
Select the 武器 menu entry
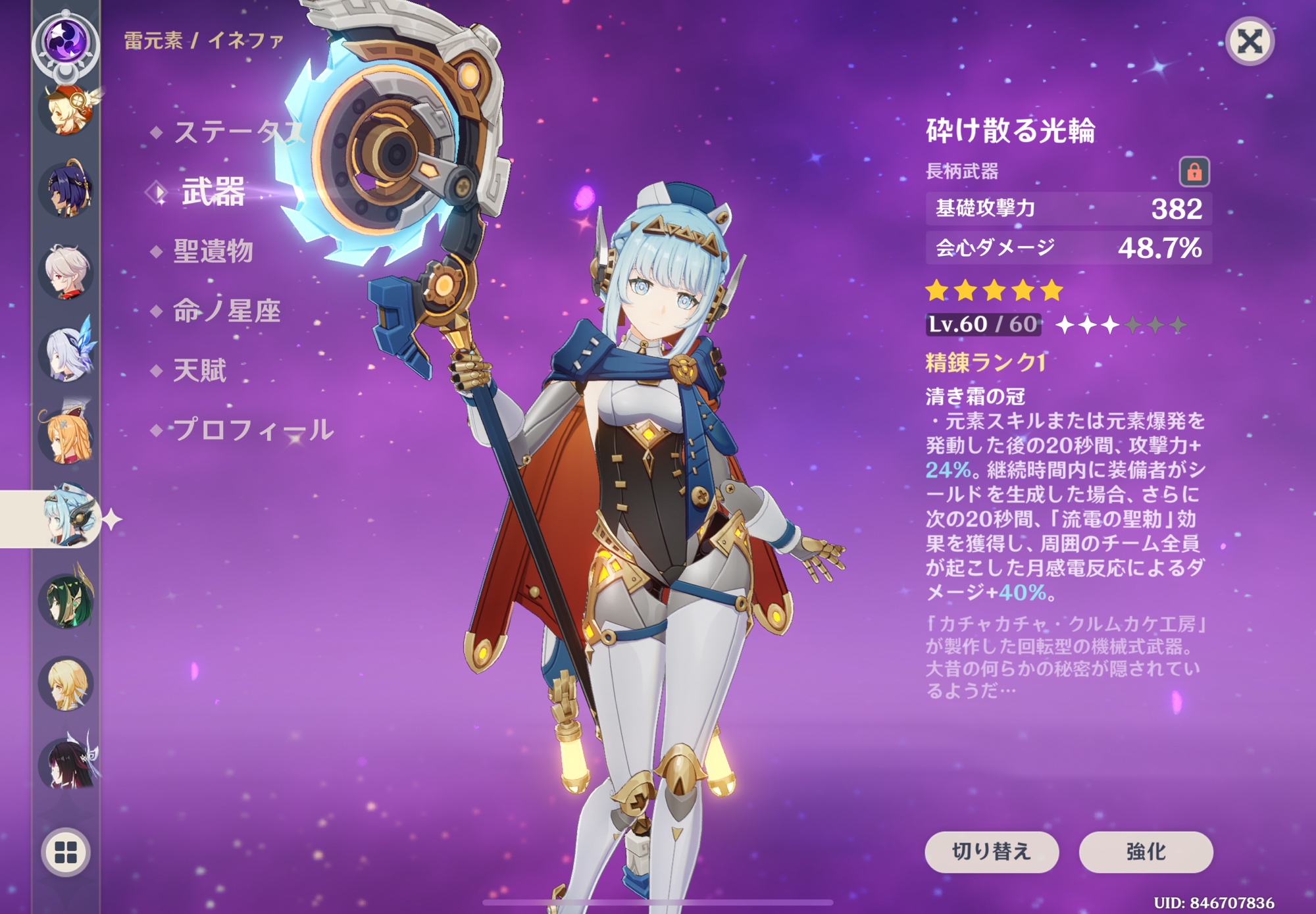[x=213, y=192]
